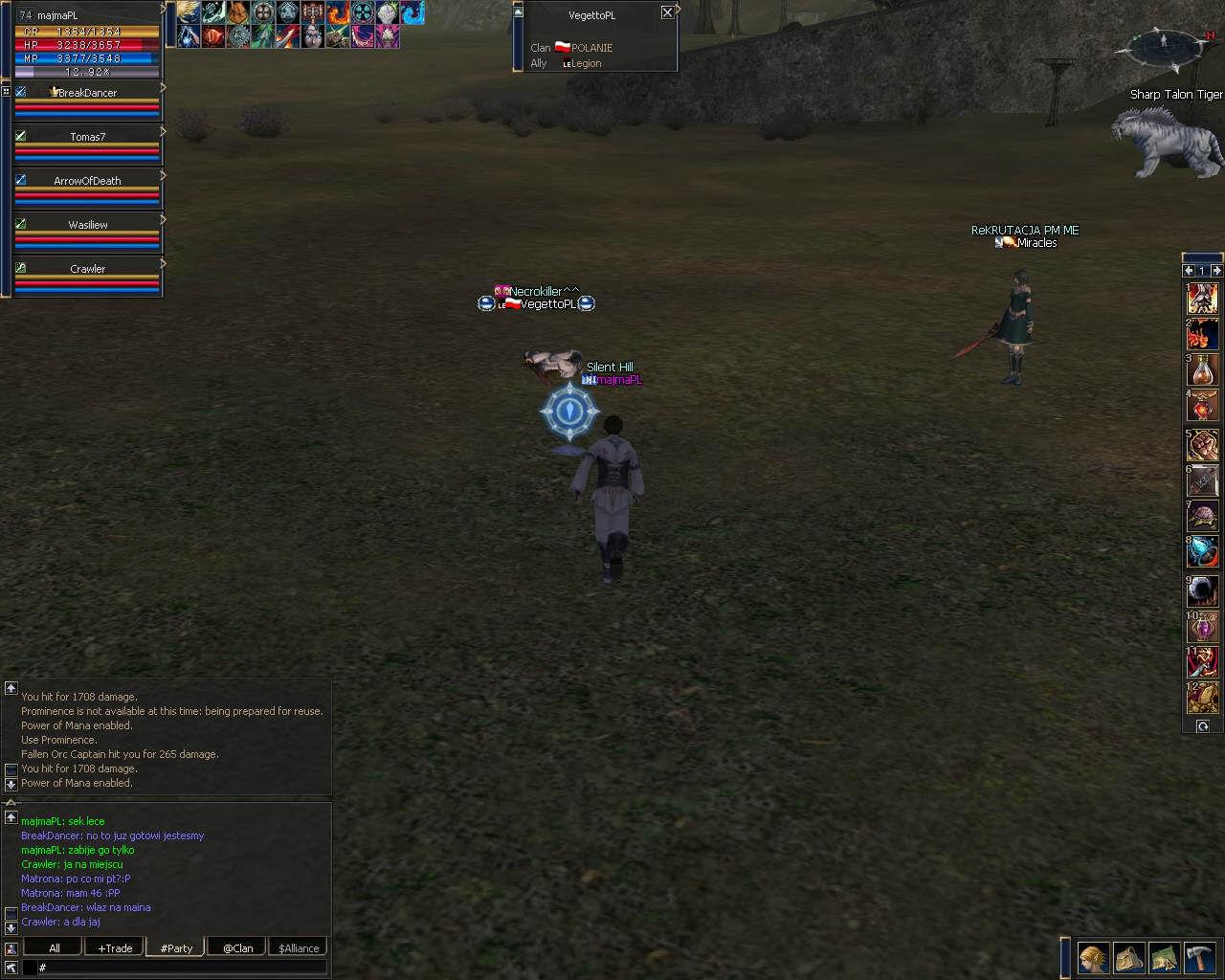Image resolution: width=1225 pixels, height=980 pixels.
Task: Click the chat message input field
Action: pyautogui.click(x=182, y=968)
